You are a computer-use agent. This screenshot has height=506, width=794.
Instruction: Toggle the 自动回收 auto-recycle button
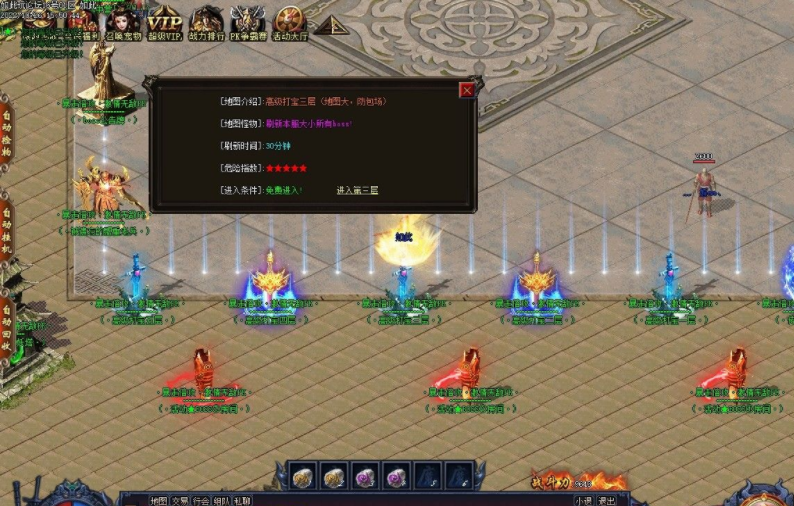click(x=6, y=322)
